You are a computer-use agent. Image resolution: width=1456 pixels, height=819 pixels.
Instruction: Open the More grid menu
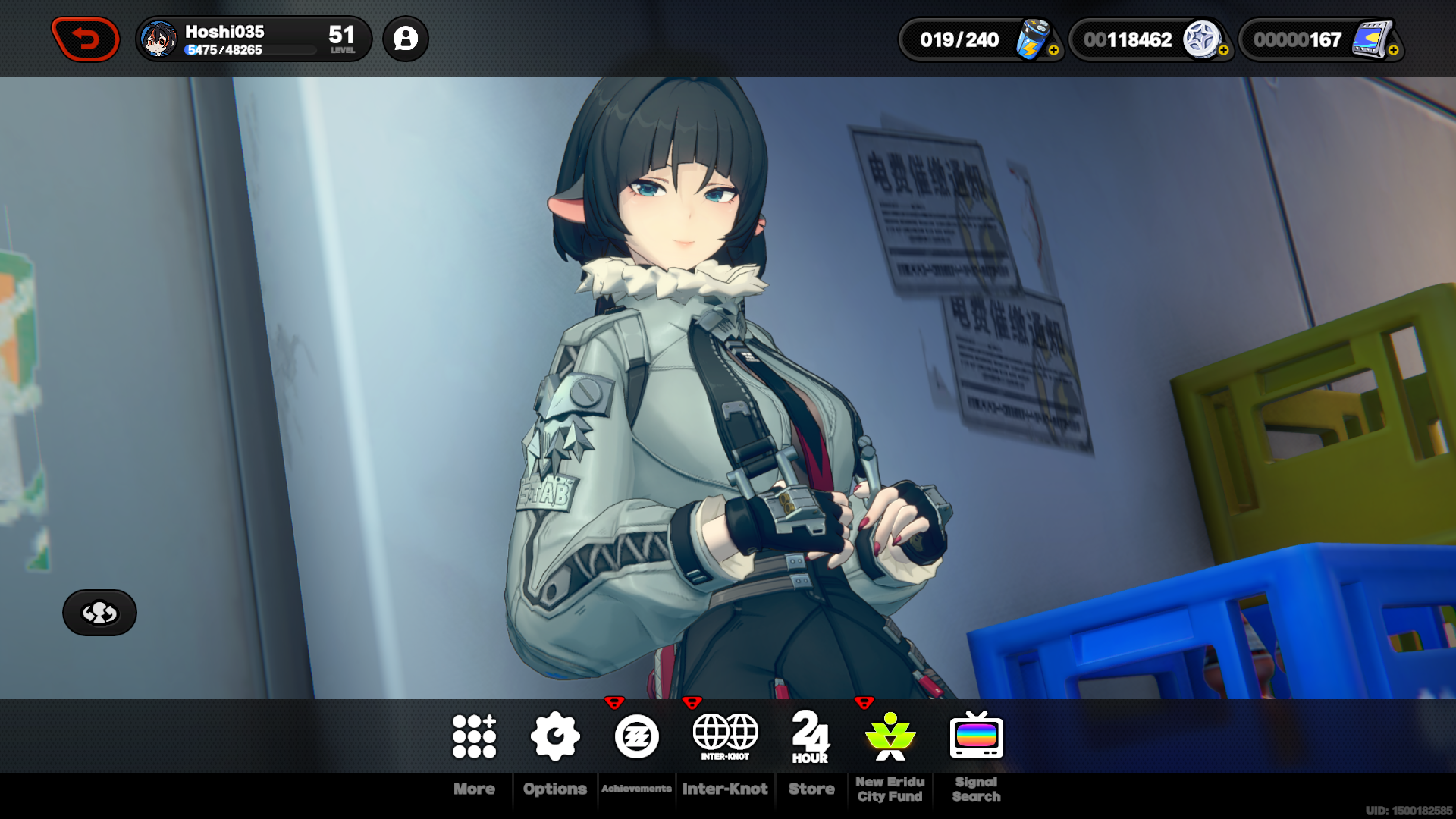point(475,736)
